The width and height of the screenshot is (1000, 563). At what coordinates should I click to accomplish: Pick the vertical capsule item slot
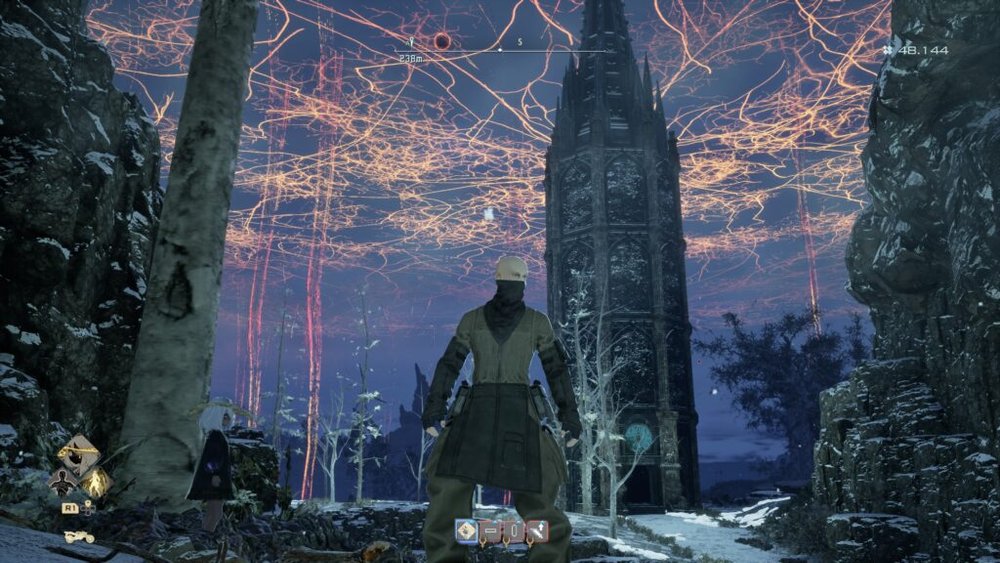click(513, 531)
